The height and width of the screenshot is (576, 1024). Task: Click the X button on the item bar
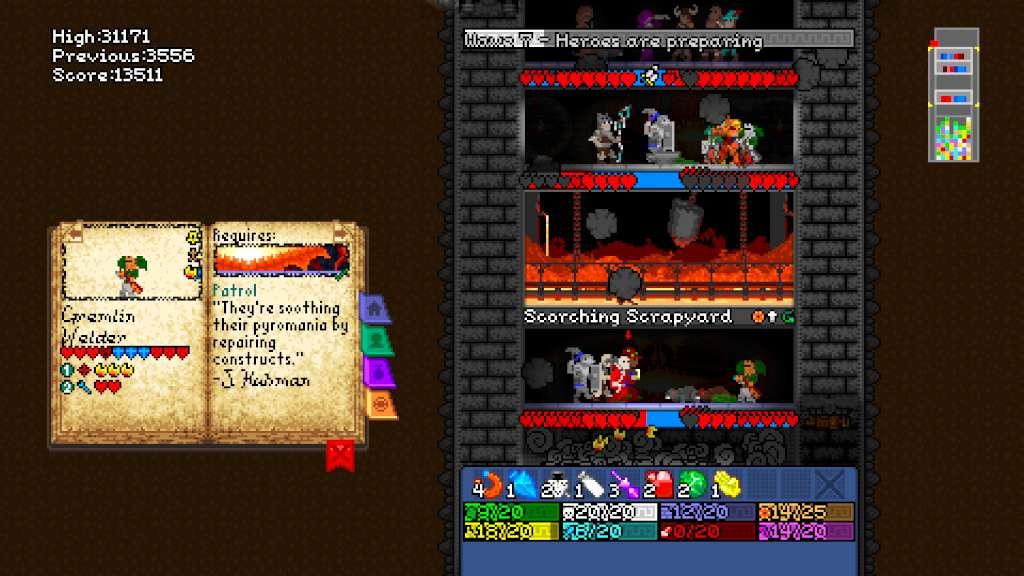pos(829,485)
